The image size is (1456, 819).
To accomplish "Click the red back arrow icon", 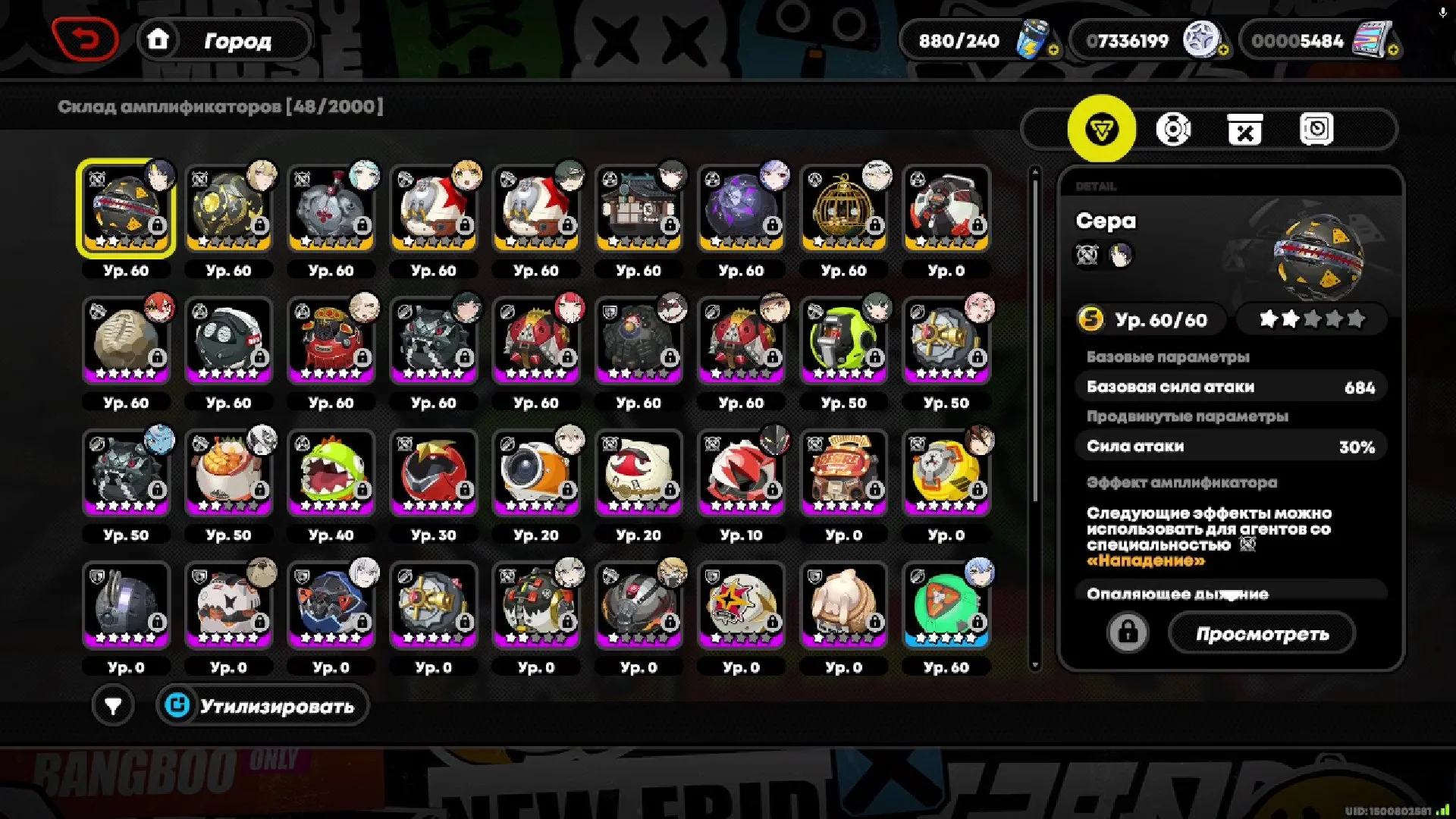I will coord(86,39).
